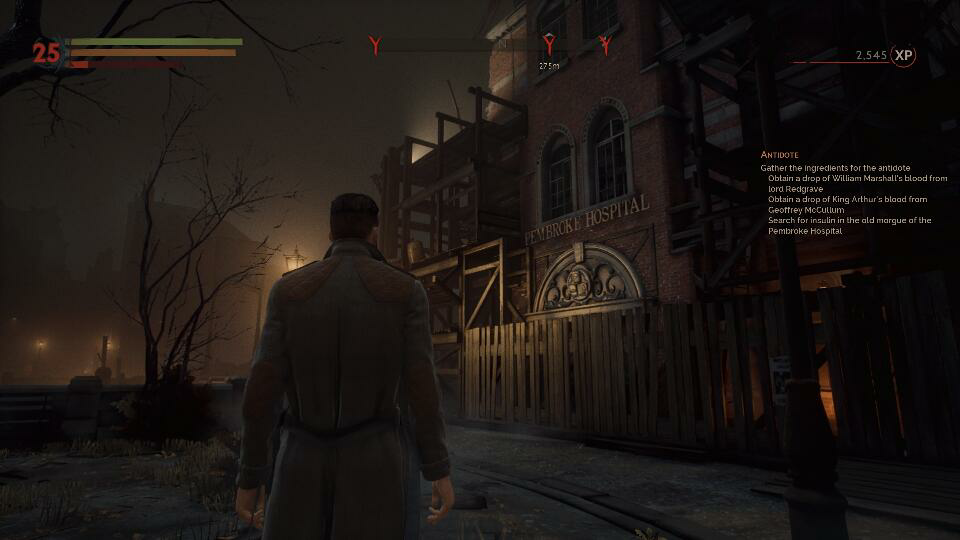This screenshot has height=540, width=960.
Task: Click the circular XP icon
Action: (903, 56)
